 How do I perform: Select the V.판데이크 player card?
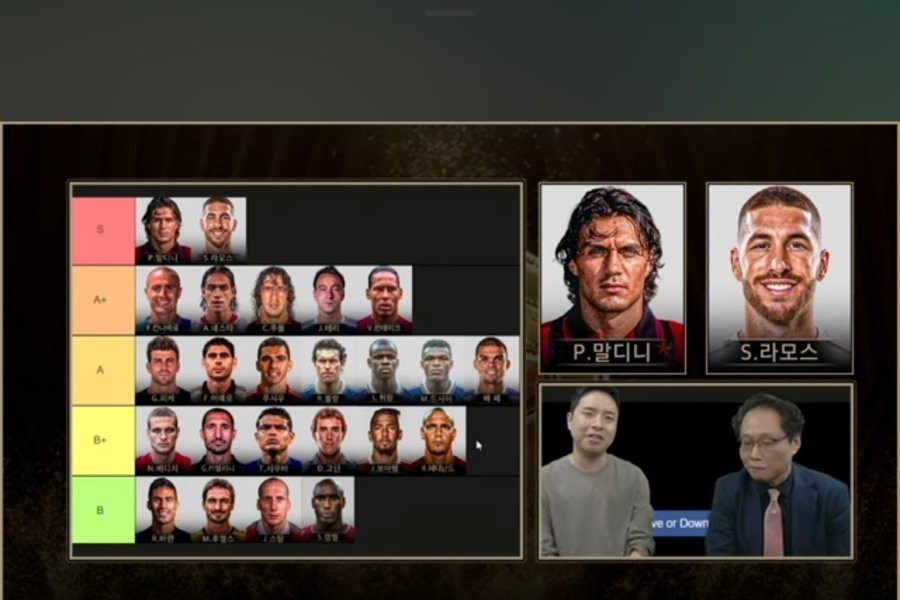(x=384, y=299)
